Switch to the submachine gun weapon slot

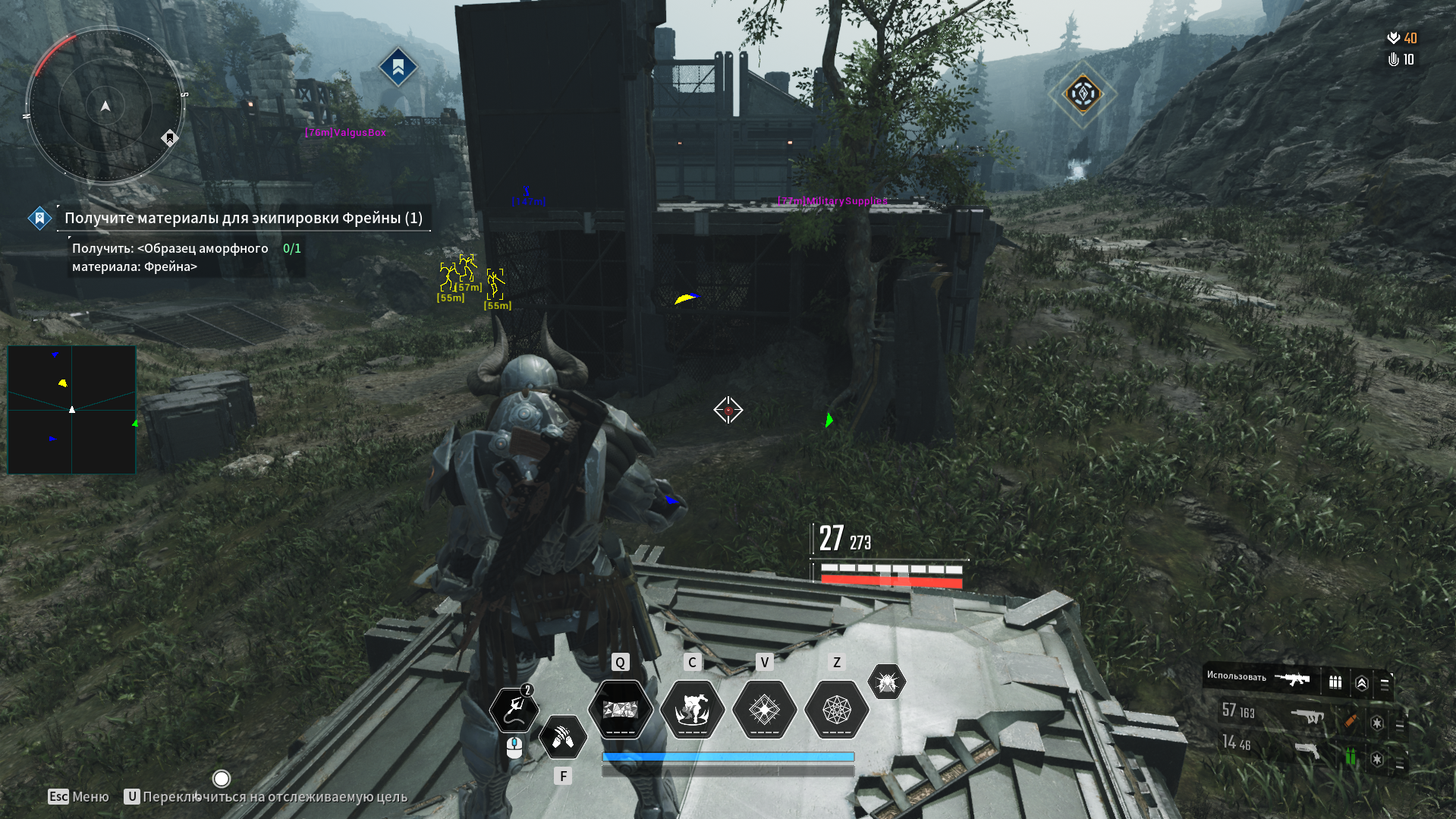pos(1307,716)
